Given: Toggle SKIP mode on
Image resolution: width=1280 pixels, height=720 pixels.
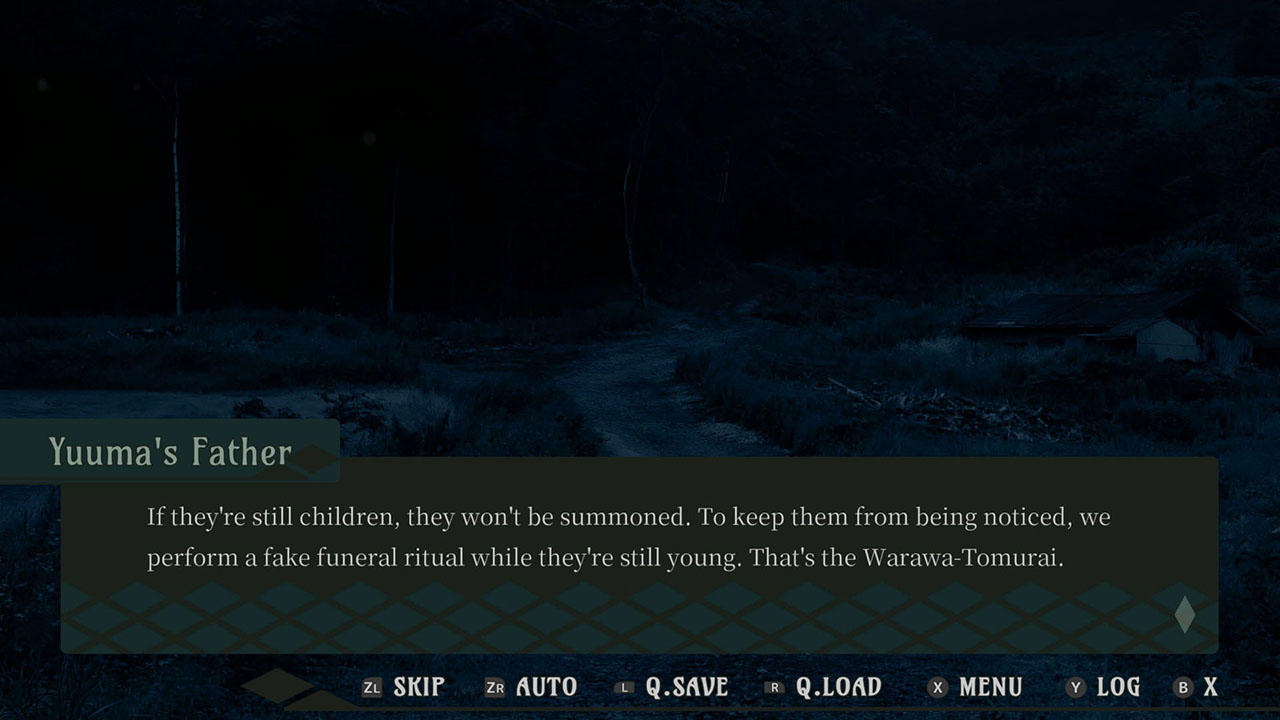Looking at the screenshot, I should pyautogui.click(x=422, y=687).
